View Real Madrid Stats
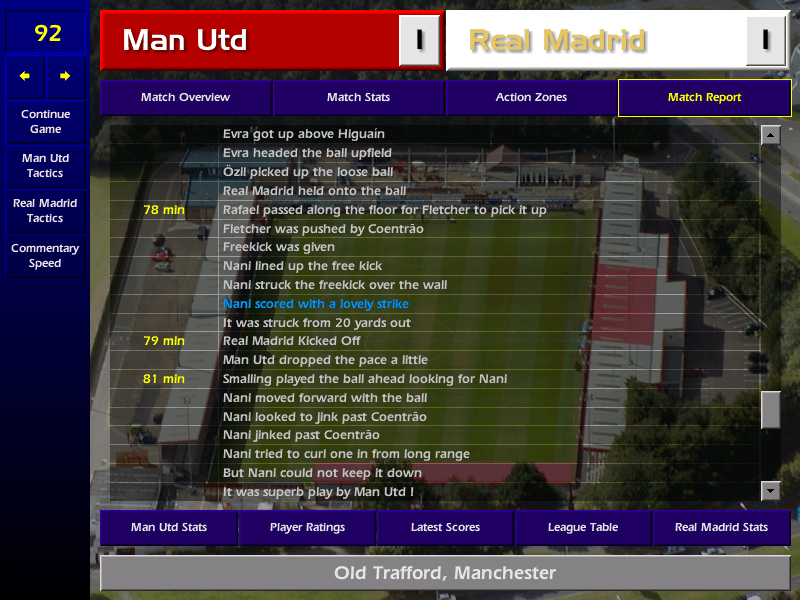 pyautogui.click(x=721, y=527)
